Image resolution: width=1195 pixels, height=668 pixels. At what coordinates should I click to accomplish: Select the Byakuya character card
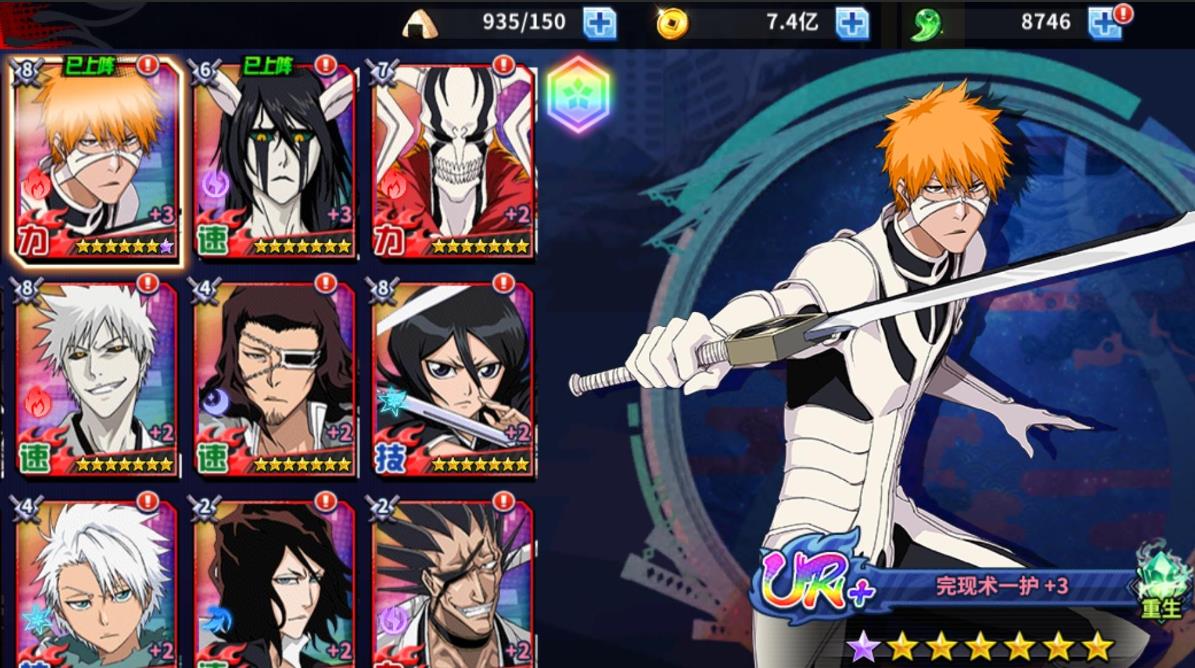point(275,585)
